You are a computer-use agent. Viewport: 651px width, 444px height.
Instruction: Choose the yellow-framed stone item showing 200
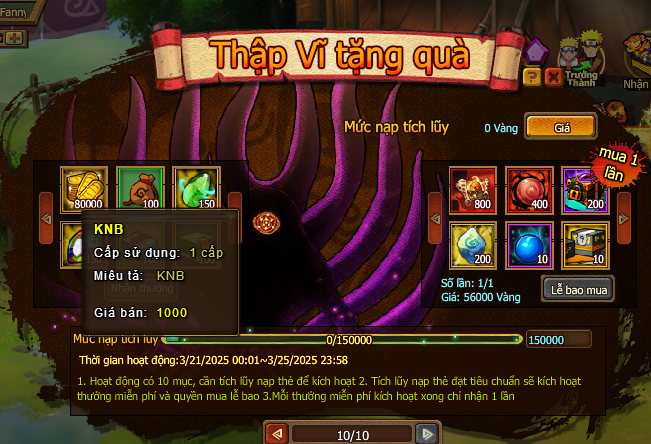click(x=472, y=244)
